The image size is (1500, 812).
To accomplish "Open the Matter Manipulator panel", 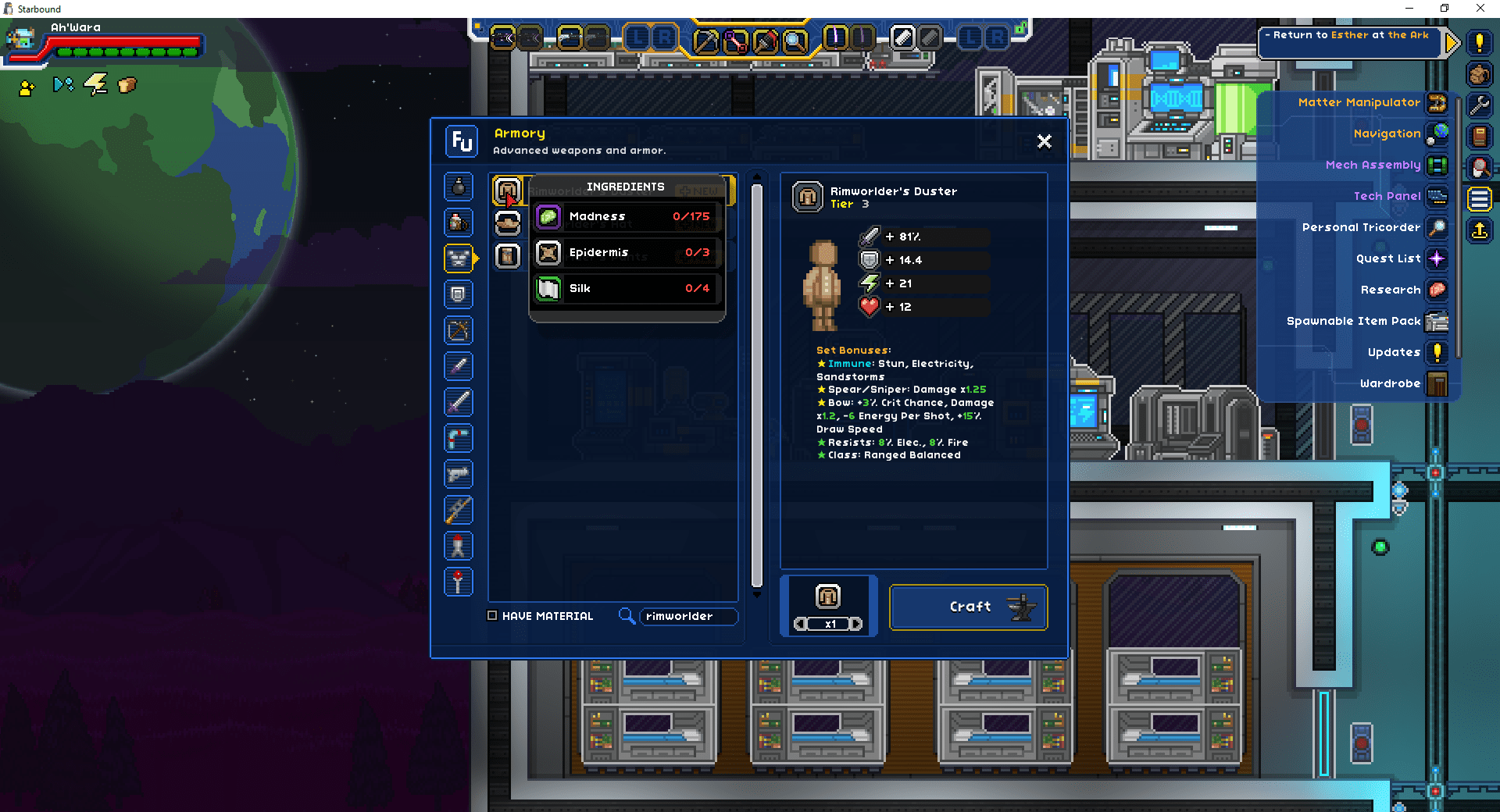I will [1436, 103].
